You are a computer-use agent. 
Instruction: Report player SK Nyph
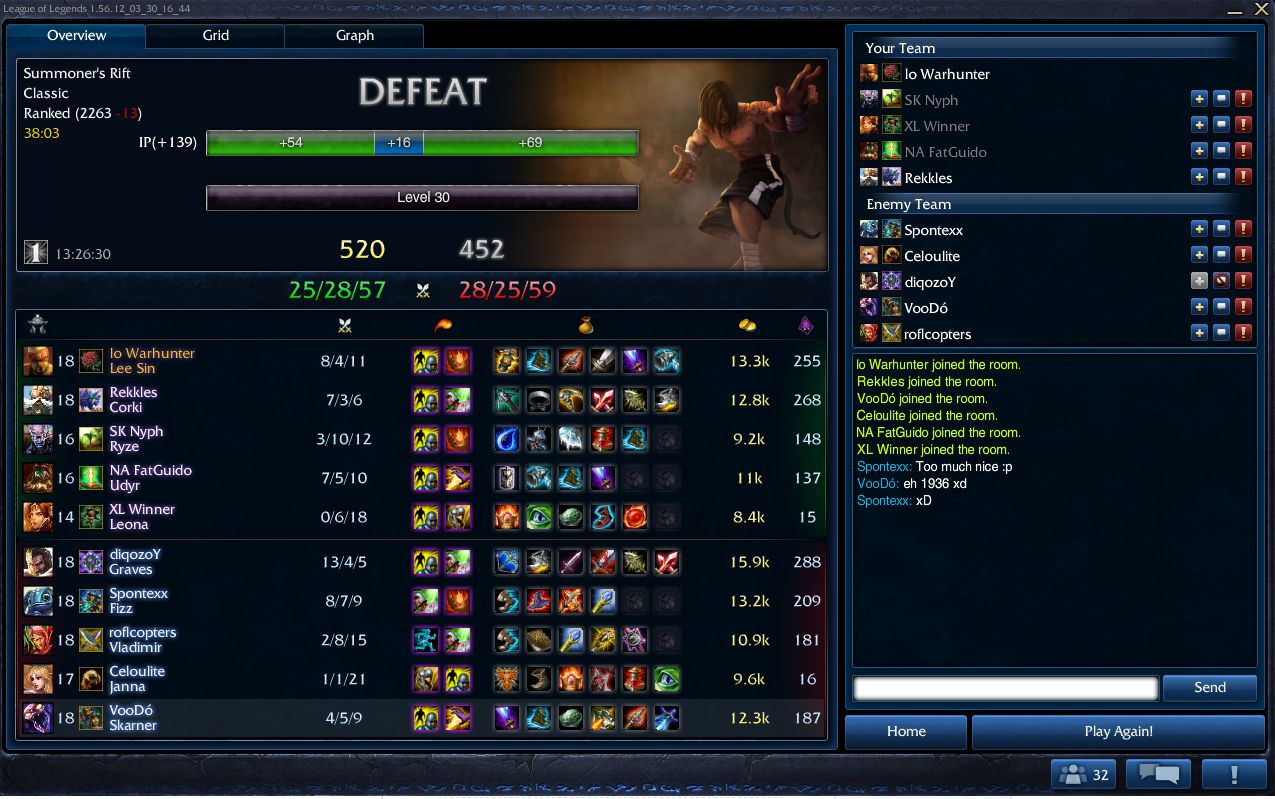tap(1243, 99)
